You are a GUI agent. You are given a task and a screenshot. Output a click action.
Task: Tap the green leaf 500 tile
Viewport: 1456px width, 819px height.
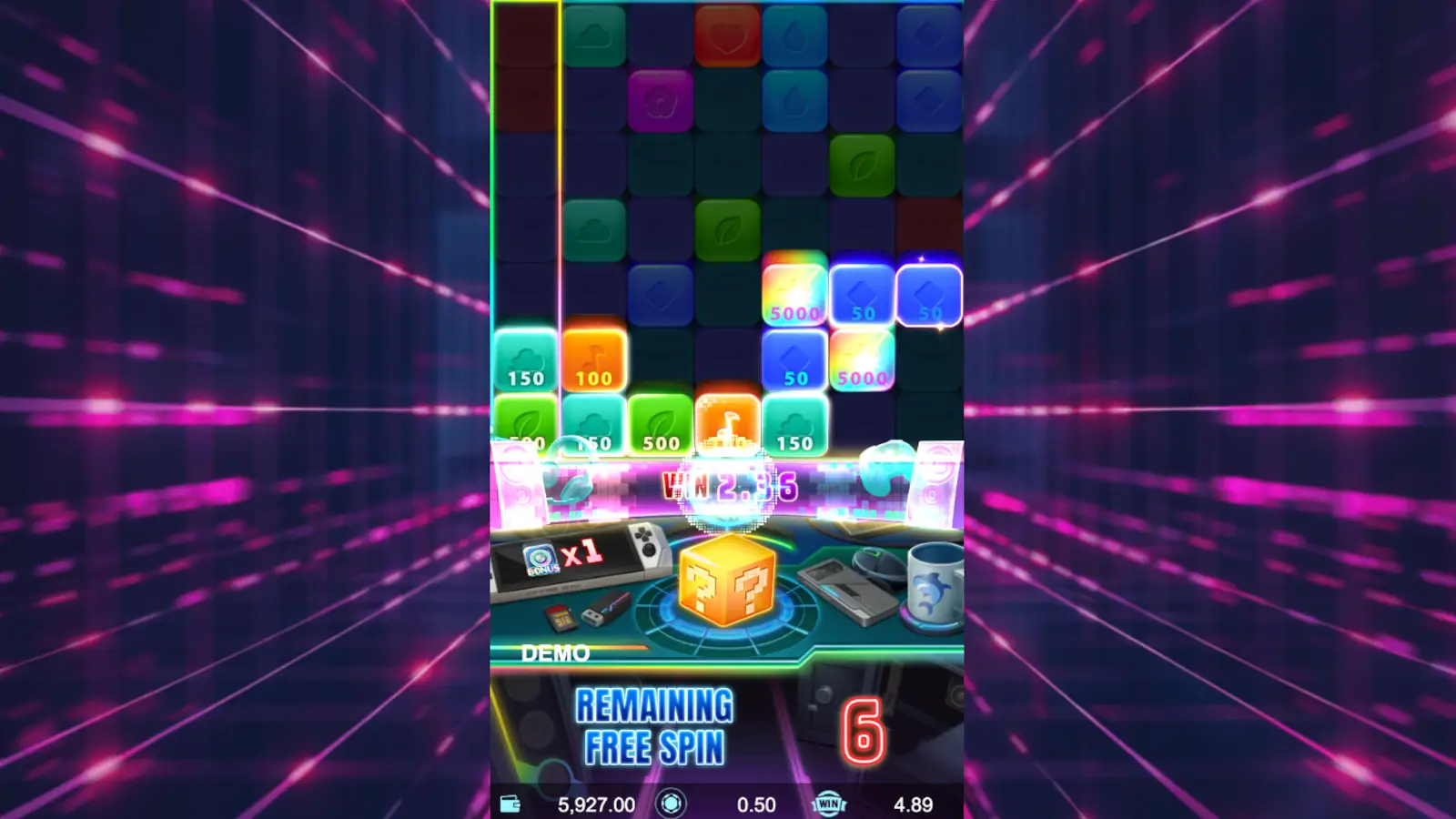[660, 423]
